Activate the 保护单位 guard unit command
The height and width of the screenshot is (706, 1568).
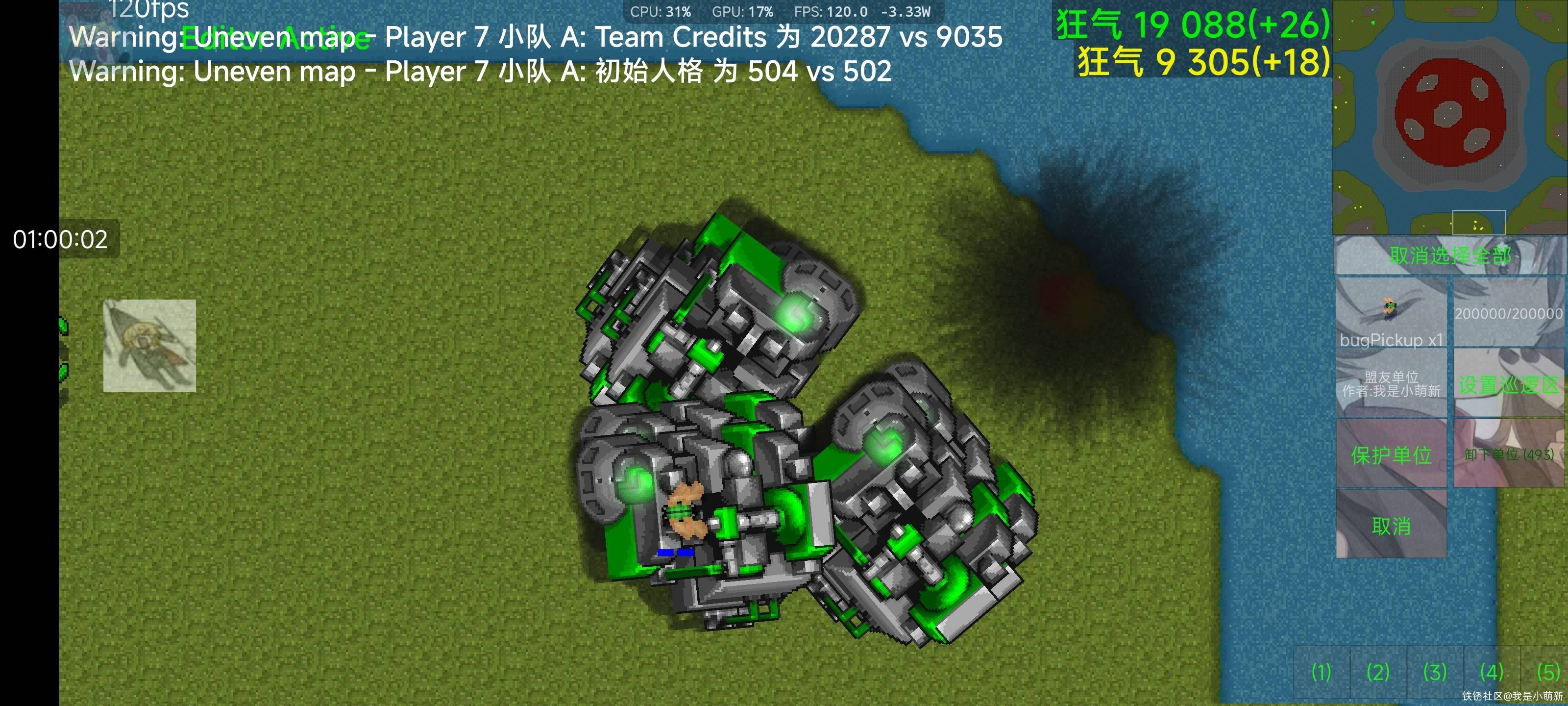(1391, 454)
